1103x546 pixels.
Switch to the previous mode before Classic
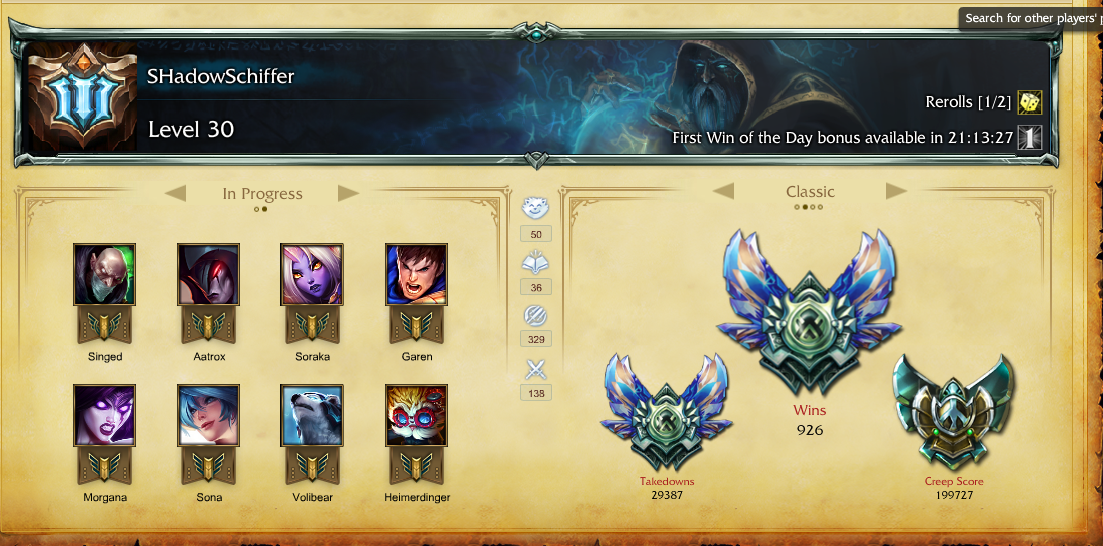pyautogui.click(x=723, y=191)
